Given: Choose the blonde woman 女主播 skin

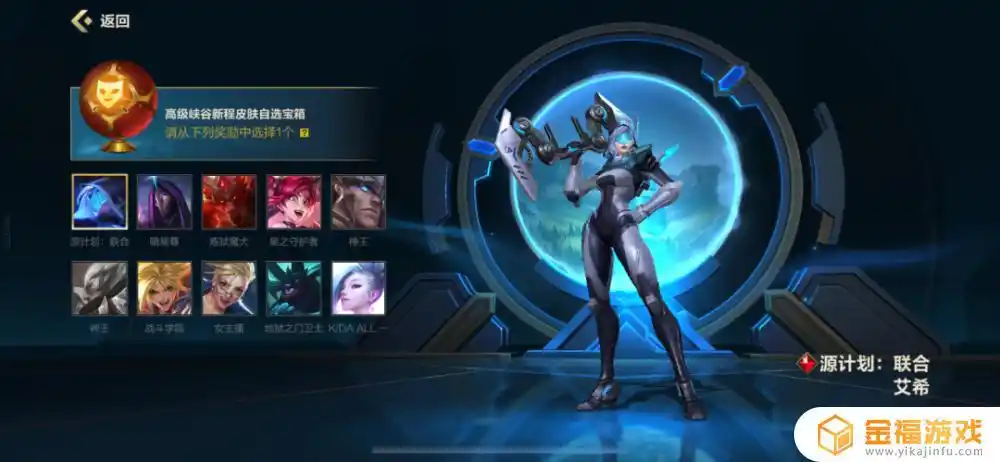Looking at the screenshot, I should pos(229,289).
